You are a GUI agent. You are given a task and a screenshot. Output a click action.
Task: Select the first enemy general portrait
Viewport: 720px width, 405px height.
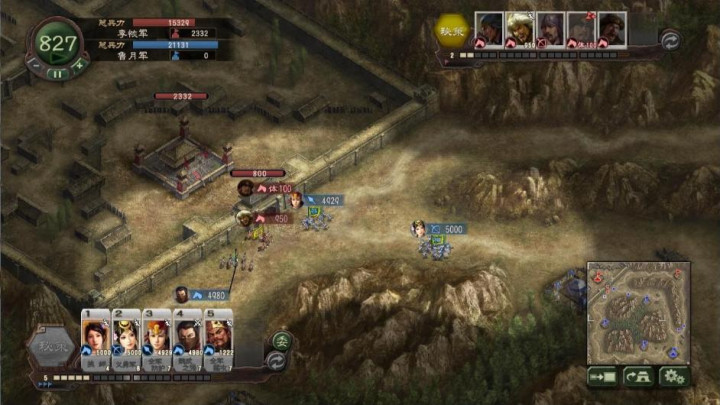[x=489, y=28]
